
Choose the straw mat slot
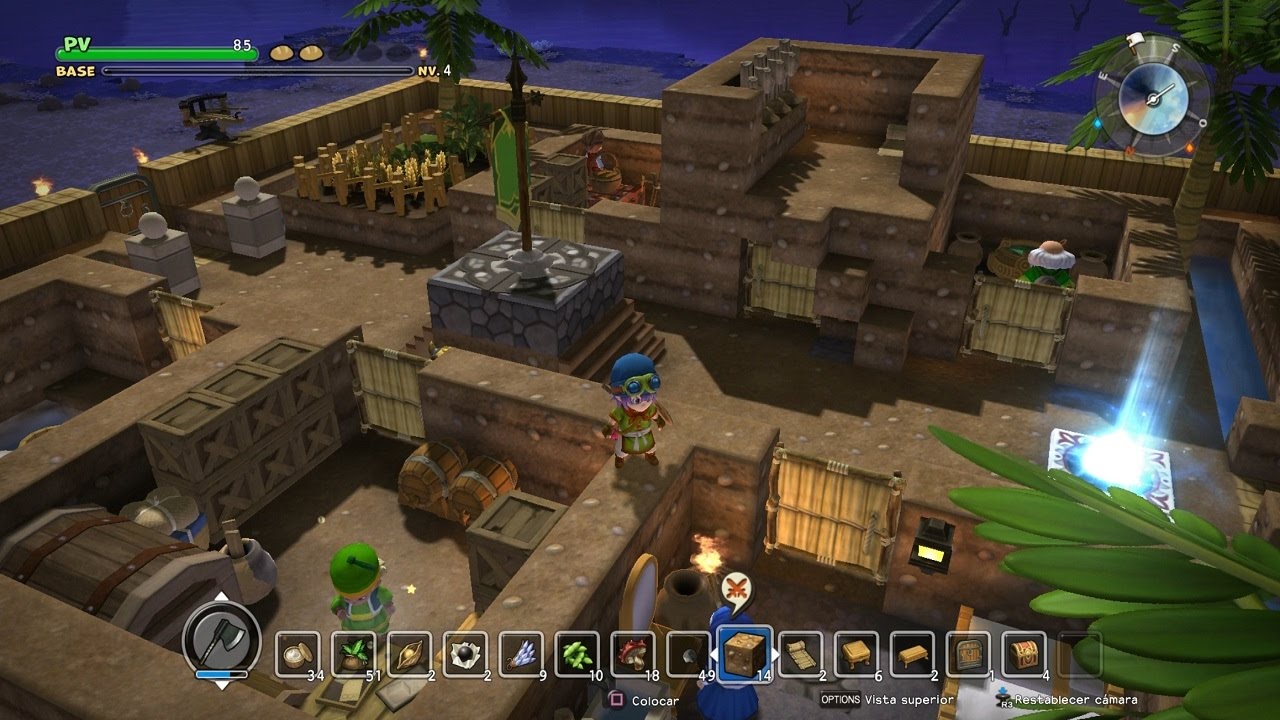[x=801, y=655]
